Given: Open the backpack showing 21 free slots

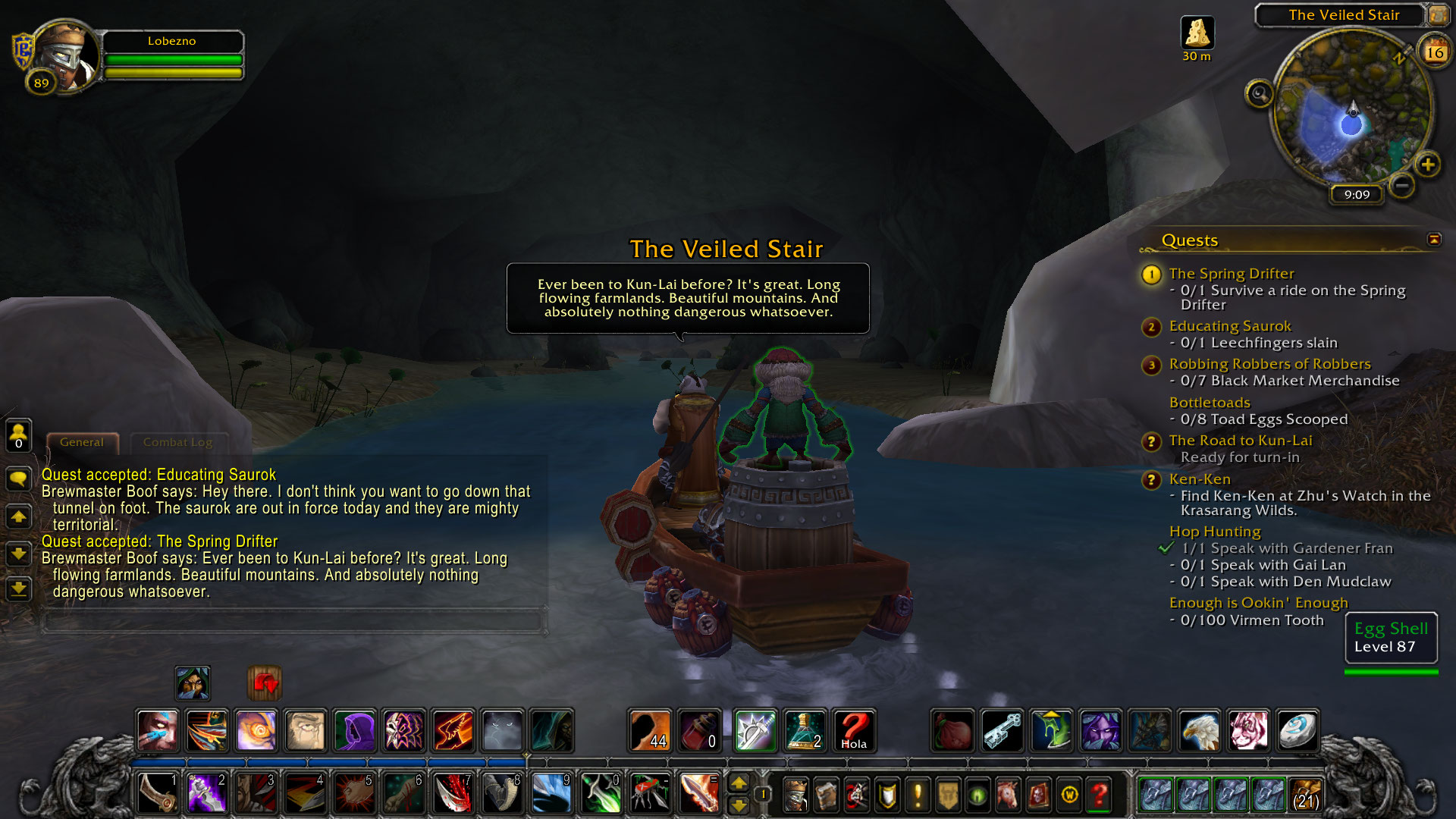Looking at the screenshot, I should 1305,794.
